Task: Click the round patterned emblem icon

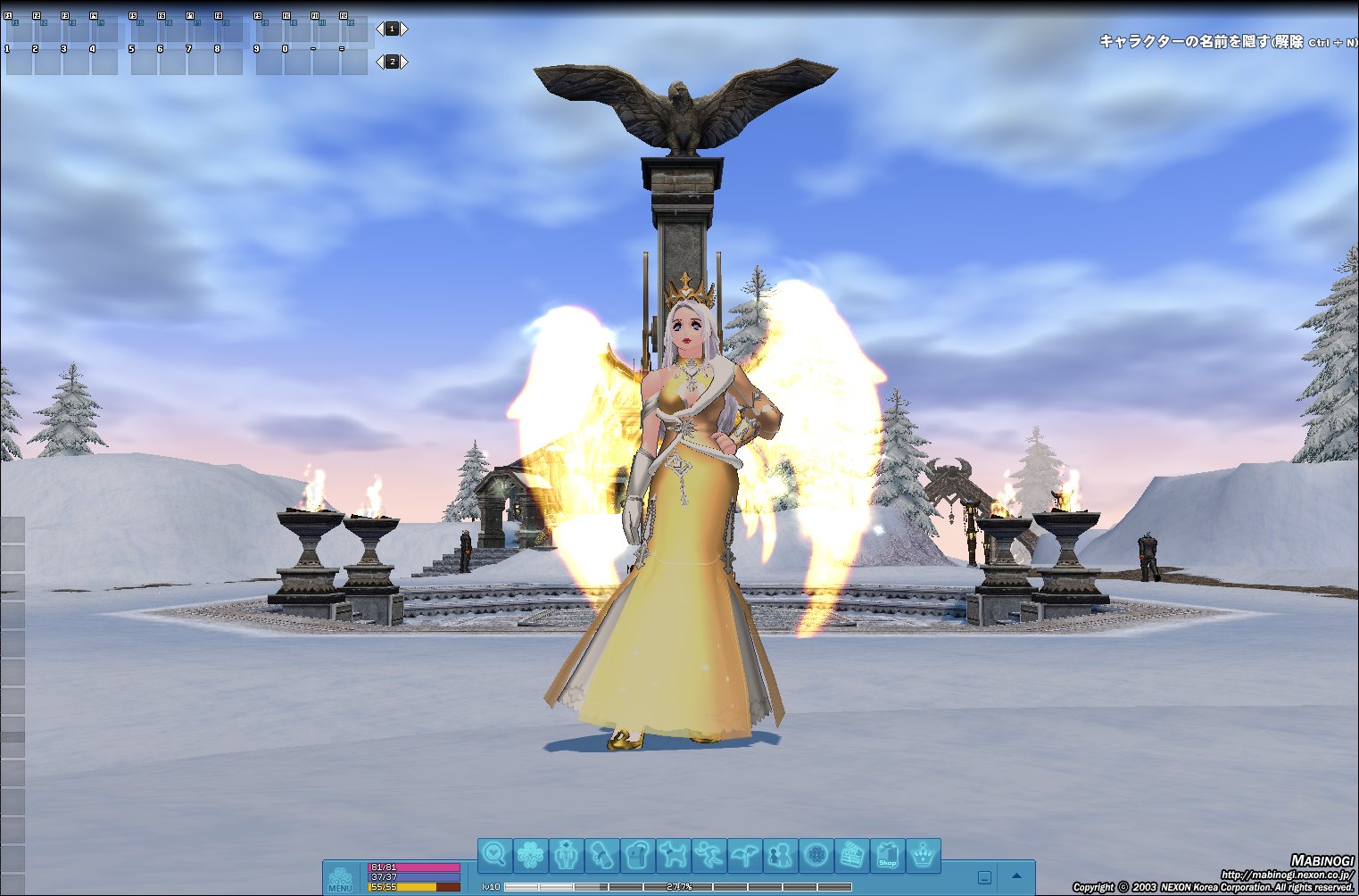Action: [x=816, y=855]
